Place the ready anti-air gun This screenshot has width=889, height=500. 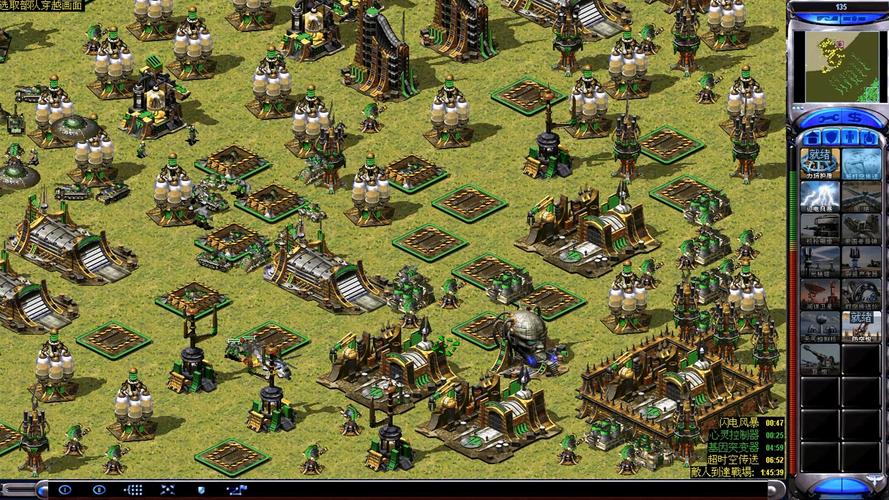(x=860, y=327)
